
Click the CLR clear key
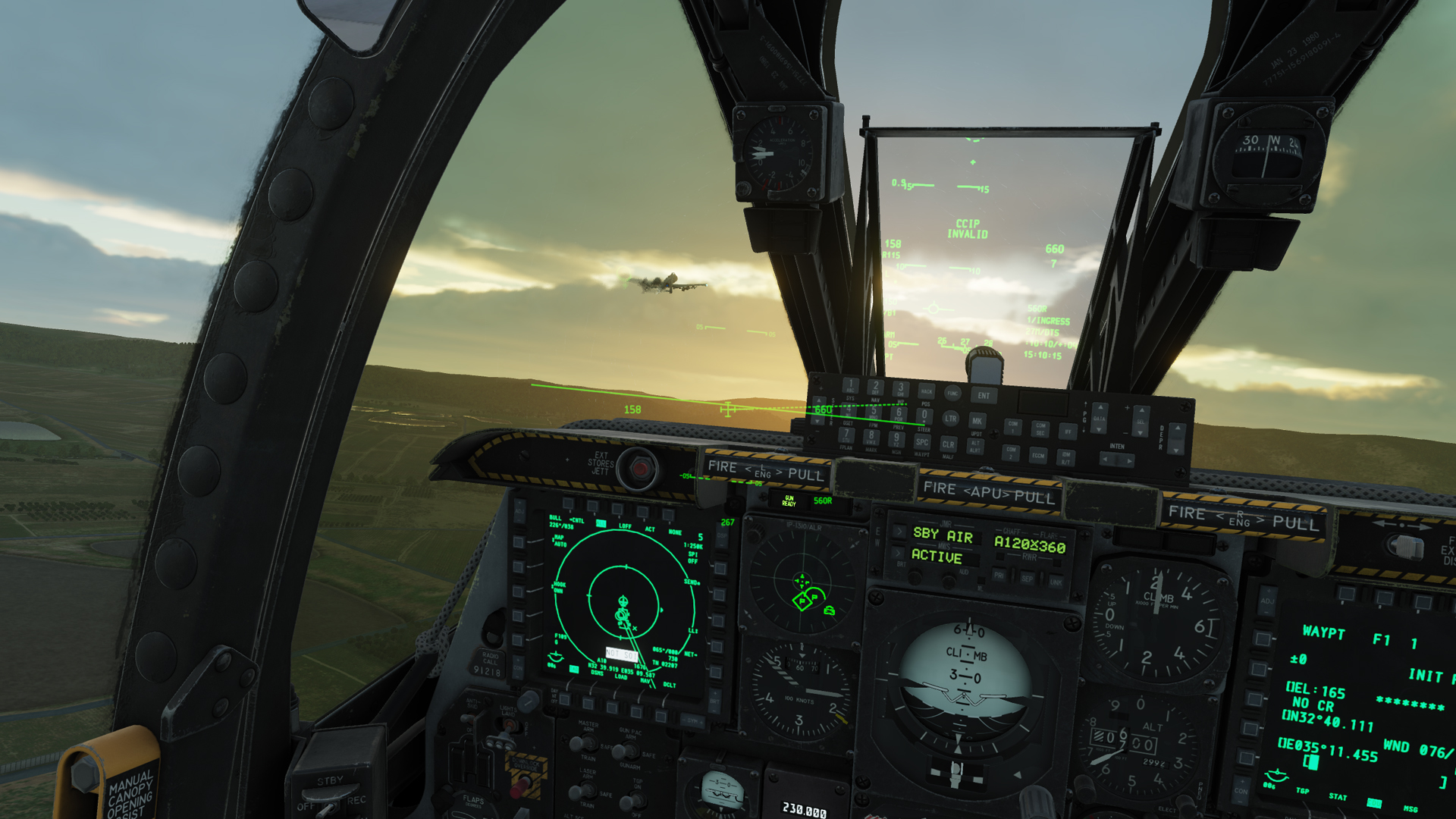(948, 444)
